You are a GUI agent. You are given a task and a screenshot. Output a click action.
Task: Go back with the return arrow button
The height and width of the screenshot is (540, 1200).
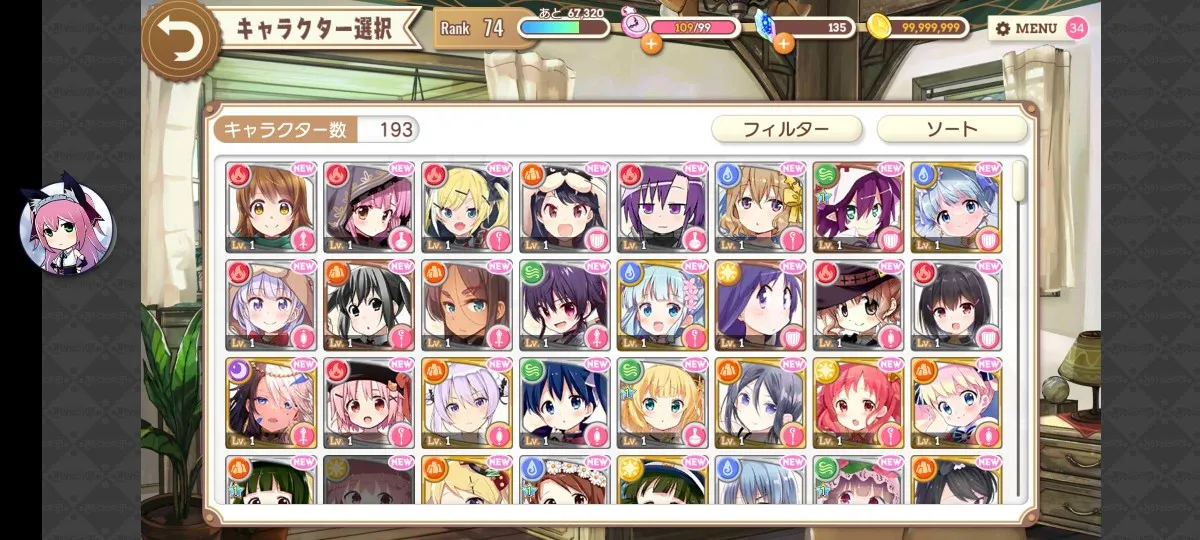click(x=181, y=39)
